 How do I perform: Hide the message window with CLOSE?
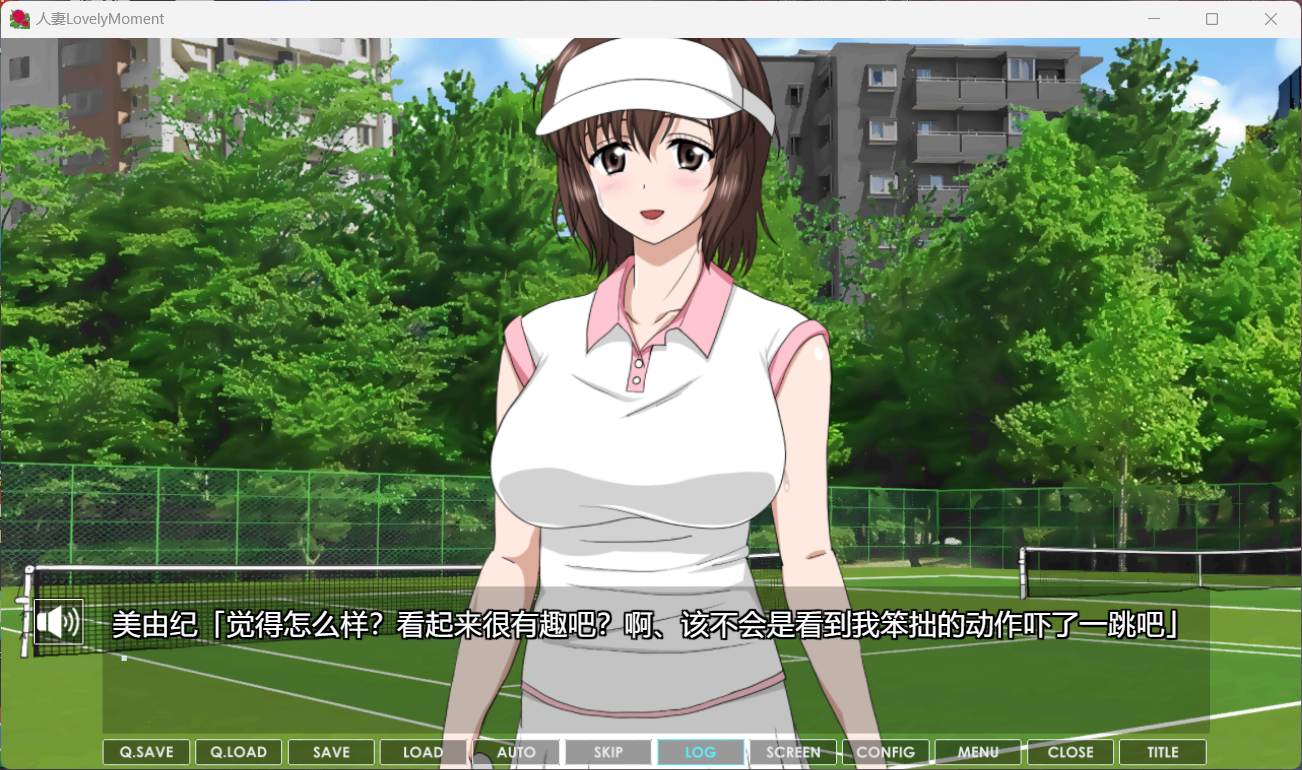pos(1070,751)
